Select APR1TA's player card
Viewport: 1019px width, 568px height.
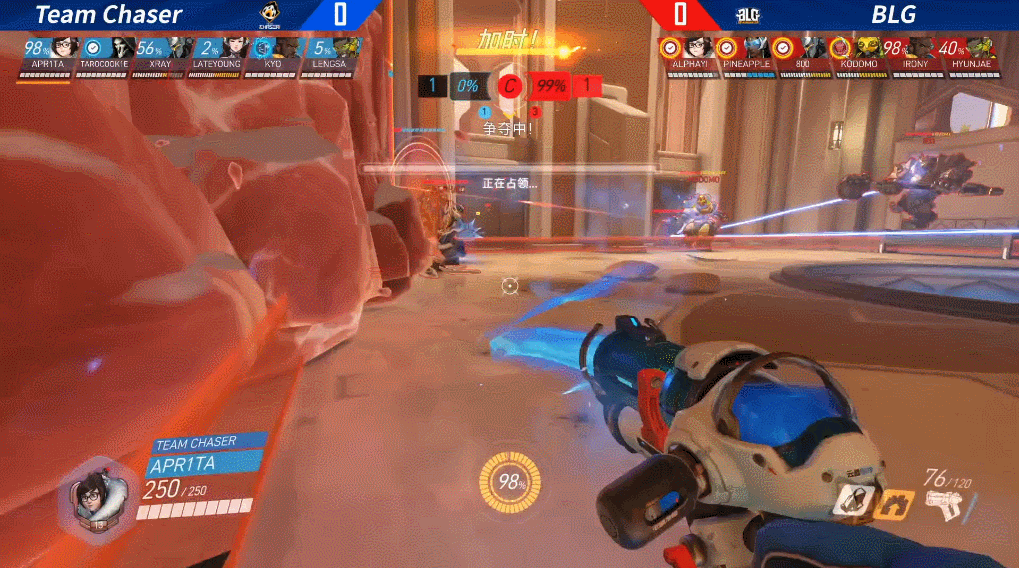click(51, 55)
